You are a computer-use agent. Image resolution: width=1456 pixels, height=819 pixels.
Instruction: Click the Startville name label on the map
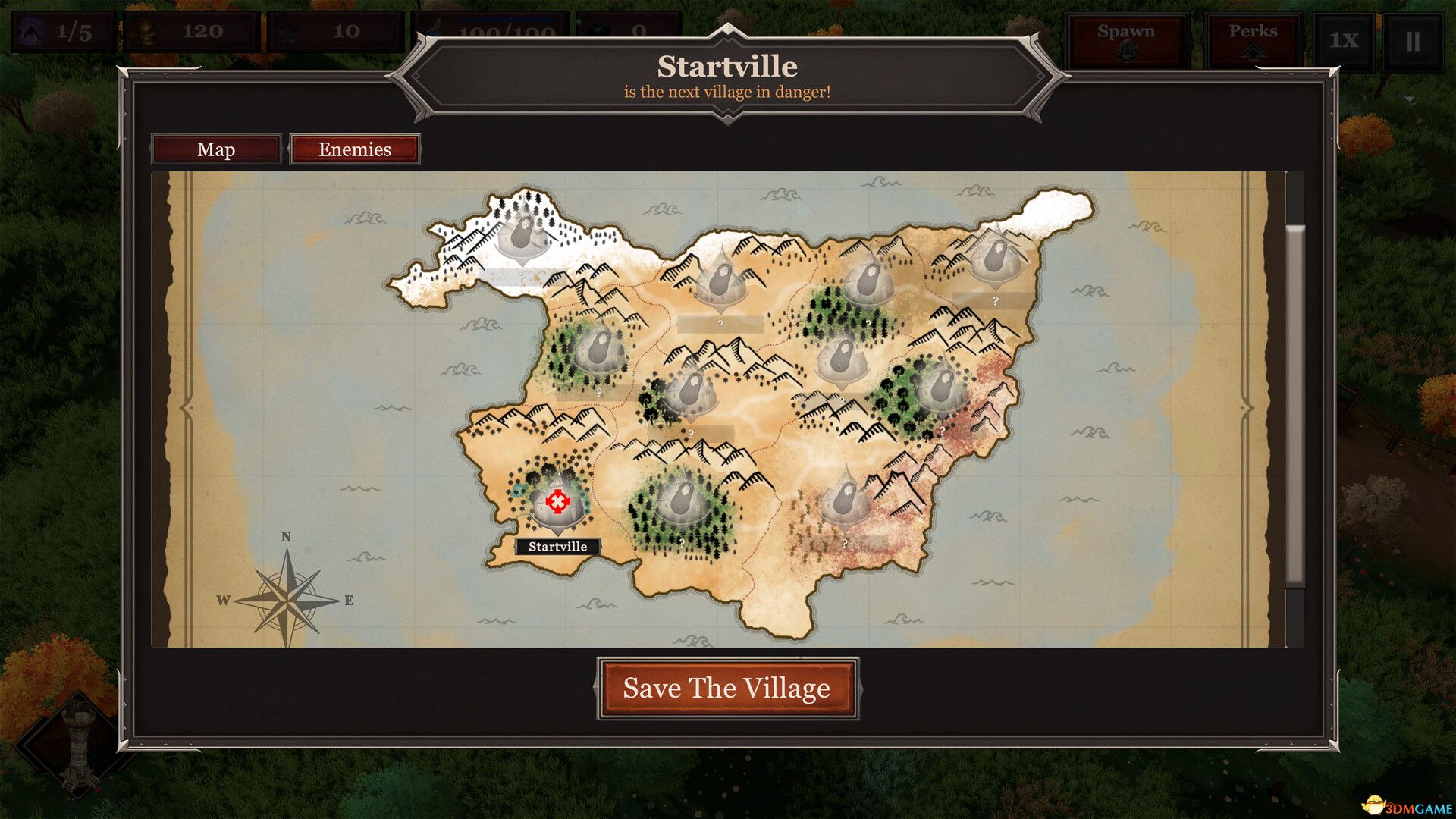click(x=557, y=545)
